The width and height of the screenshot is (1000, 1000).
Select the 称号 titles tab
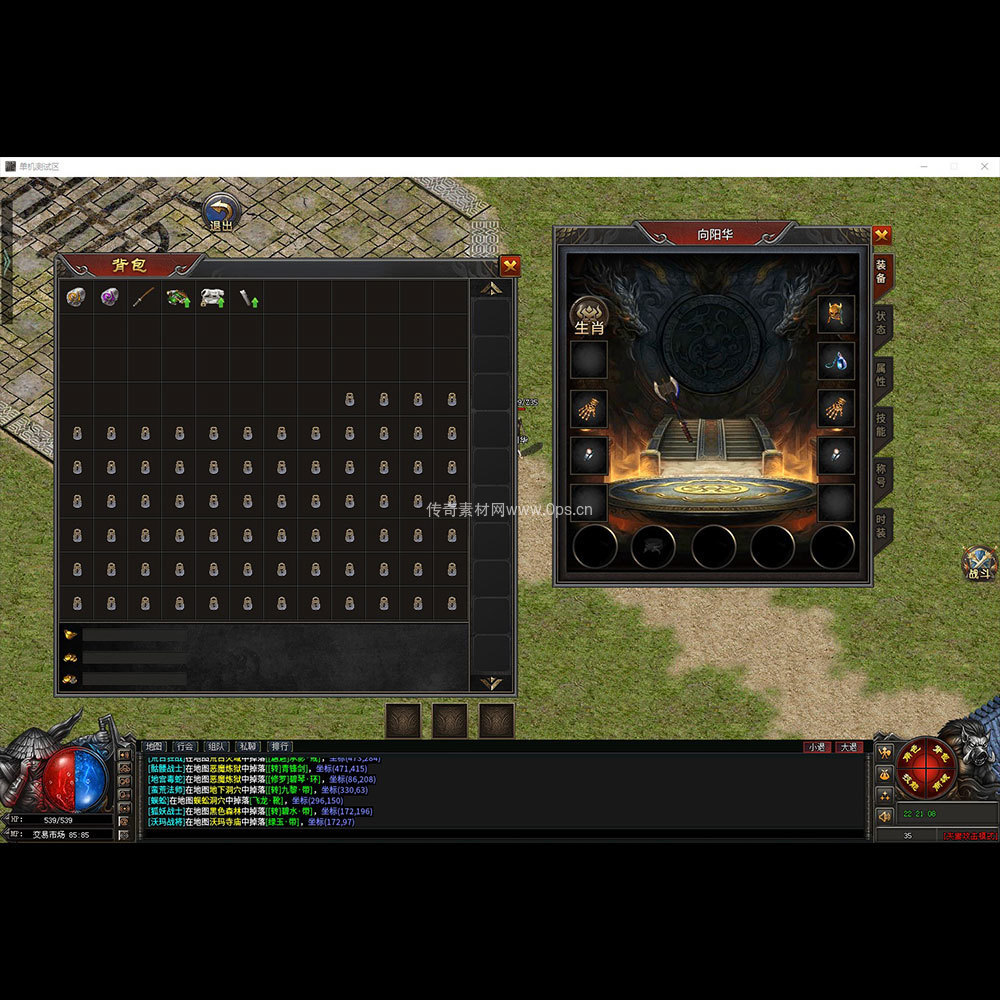click(881, 474)
